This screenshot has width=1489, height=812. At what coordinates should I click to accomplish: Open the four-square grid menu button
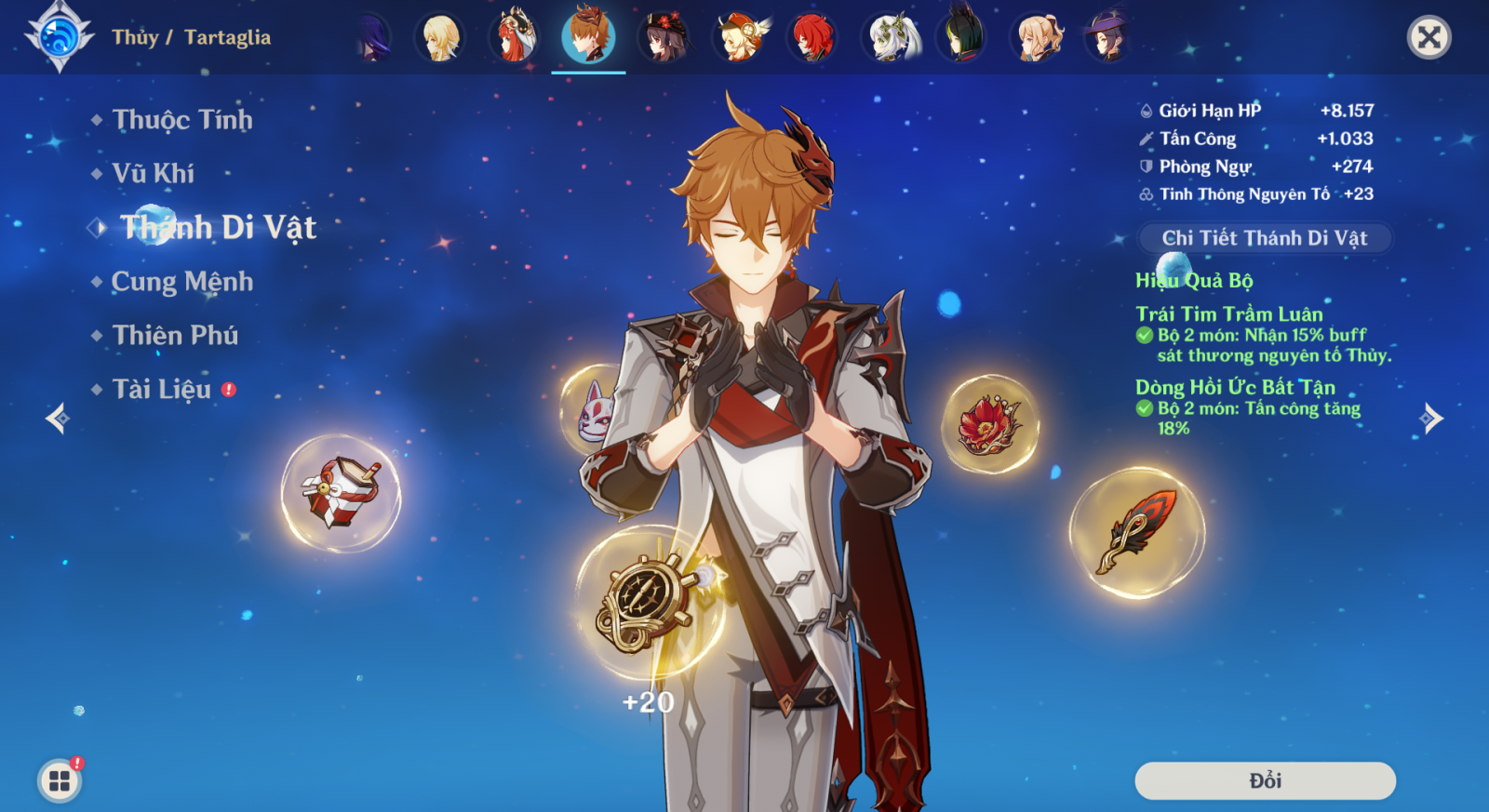pos(60,780)
